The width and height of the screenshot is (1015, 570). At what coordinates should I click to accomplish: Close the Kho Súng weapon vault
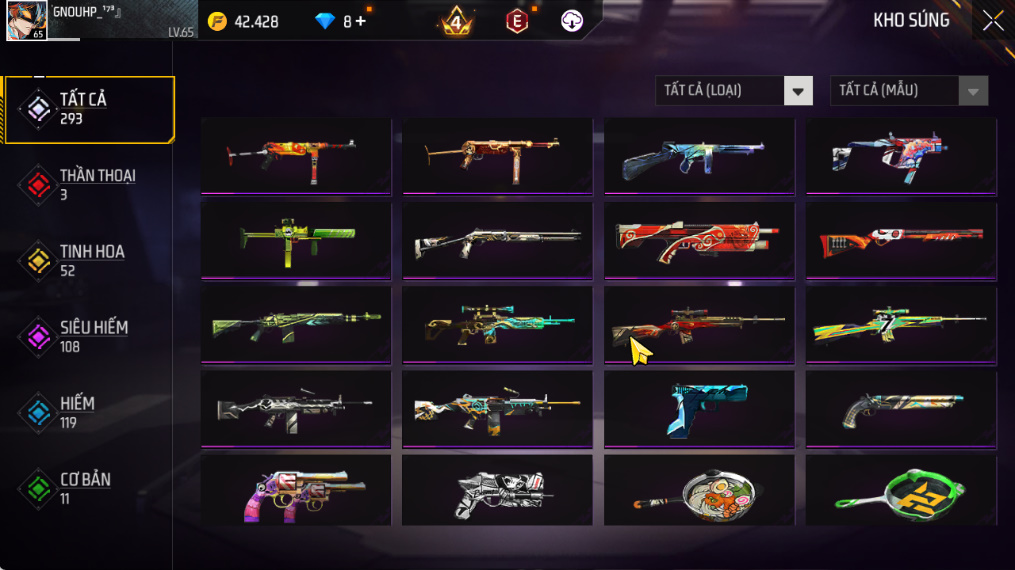pyautogui.click(x=992, y=21)
